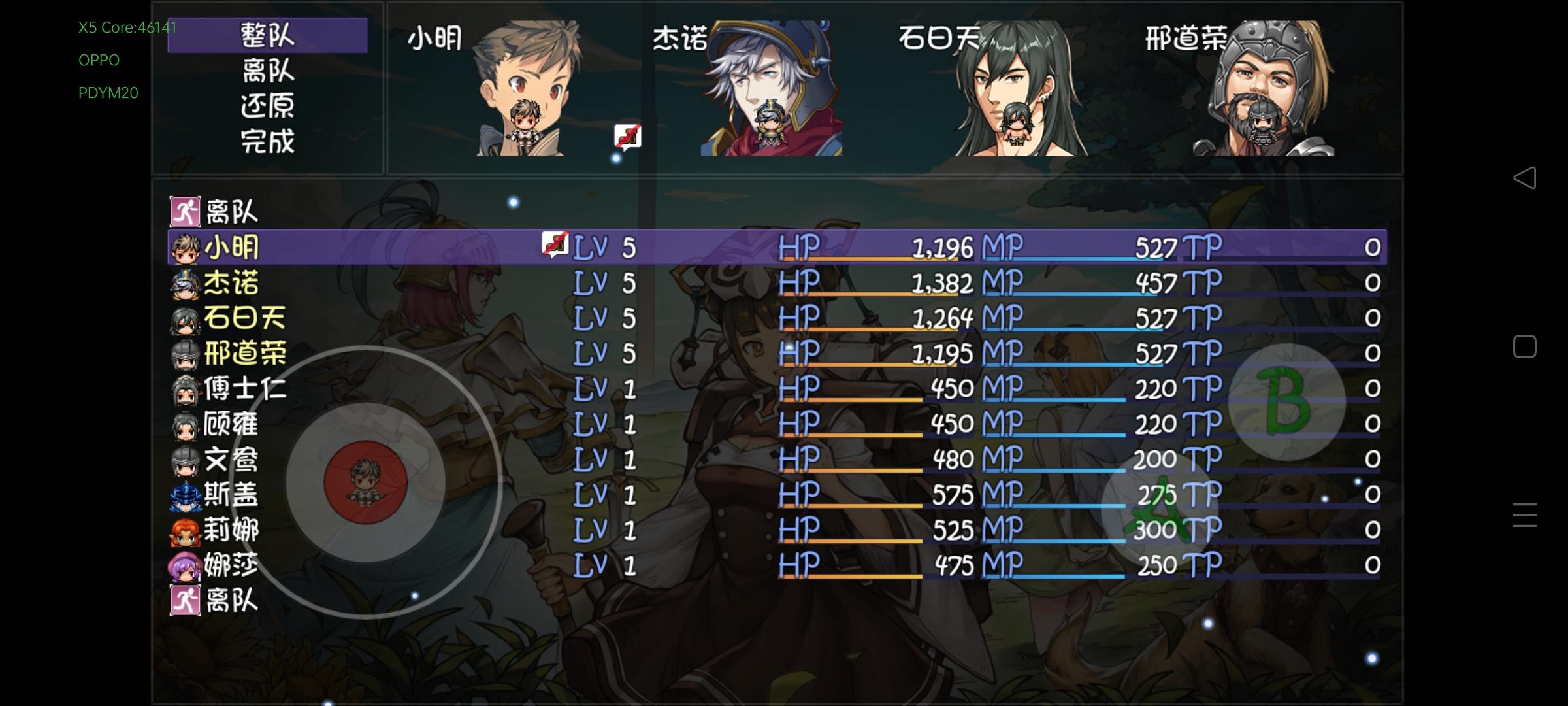
Task: Select 莉娜's orange-haired icon
Action: [x=185, y=532]
